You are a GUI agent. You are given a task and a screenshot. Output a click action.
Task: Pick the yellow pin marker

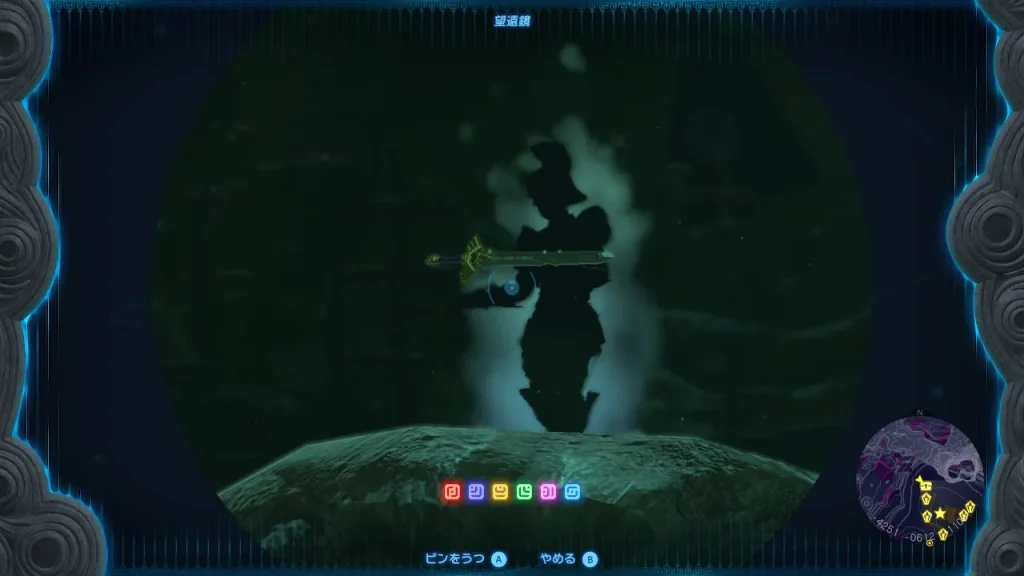pyautogui.click(x=500, y=491)
